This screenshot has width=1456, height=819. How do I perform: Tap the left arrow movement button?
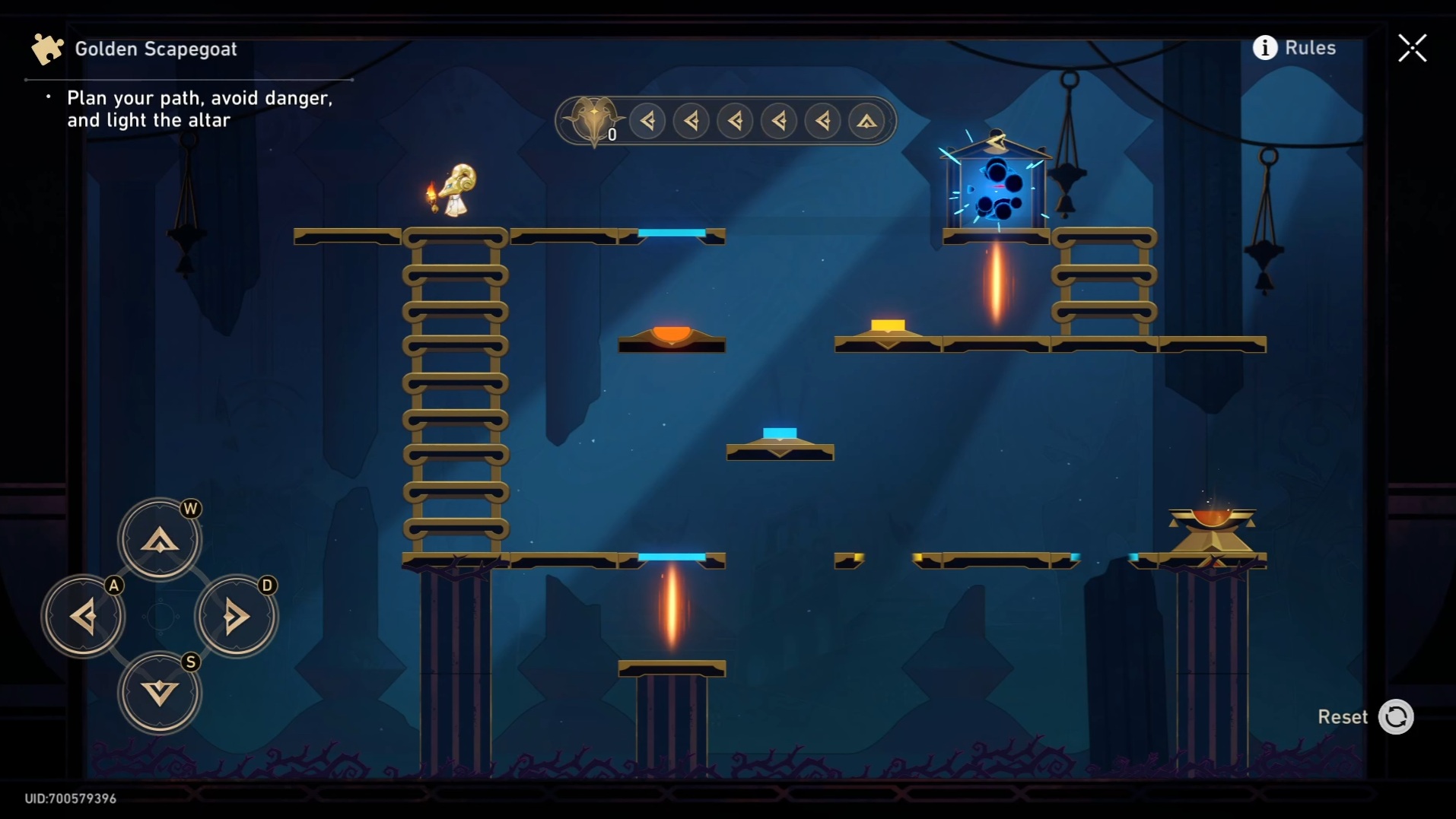(x=83, y=616)
